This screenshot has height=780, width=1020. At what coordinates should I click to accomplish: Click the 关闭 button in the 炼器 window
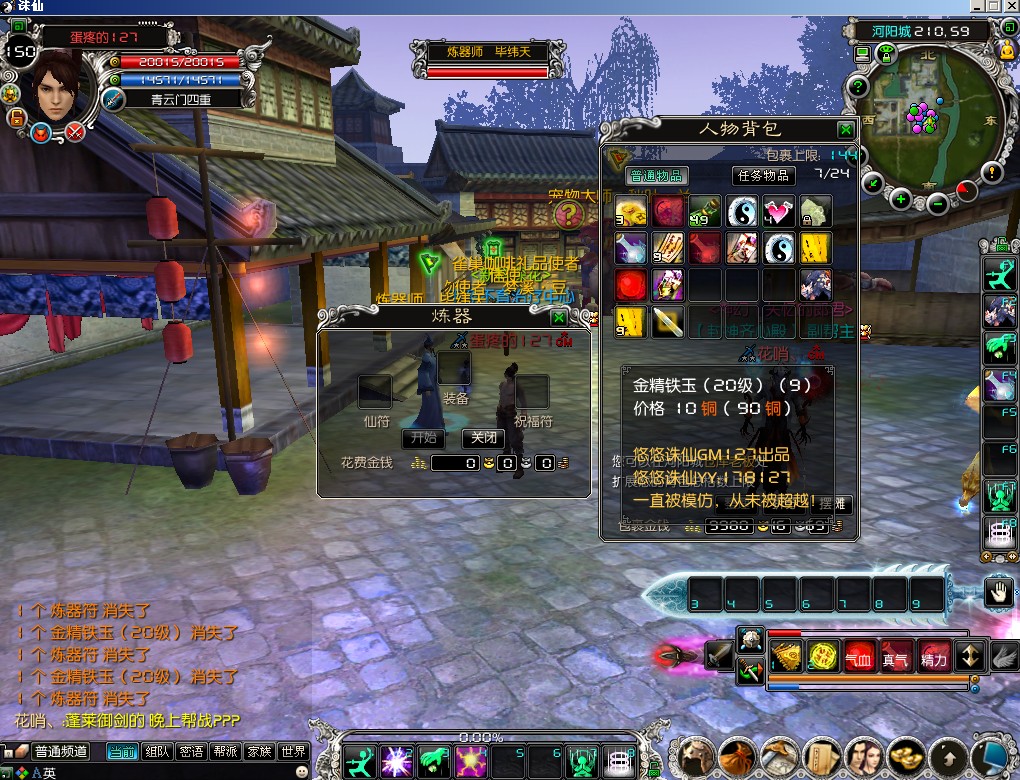[483, 438]
